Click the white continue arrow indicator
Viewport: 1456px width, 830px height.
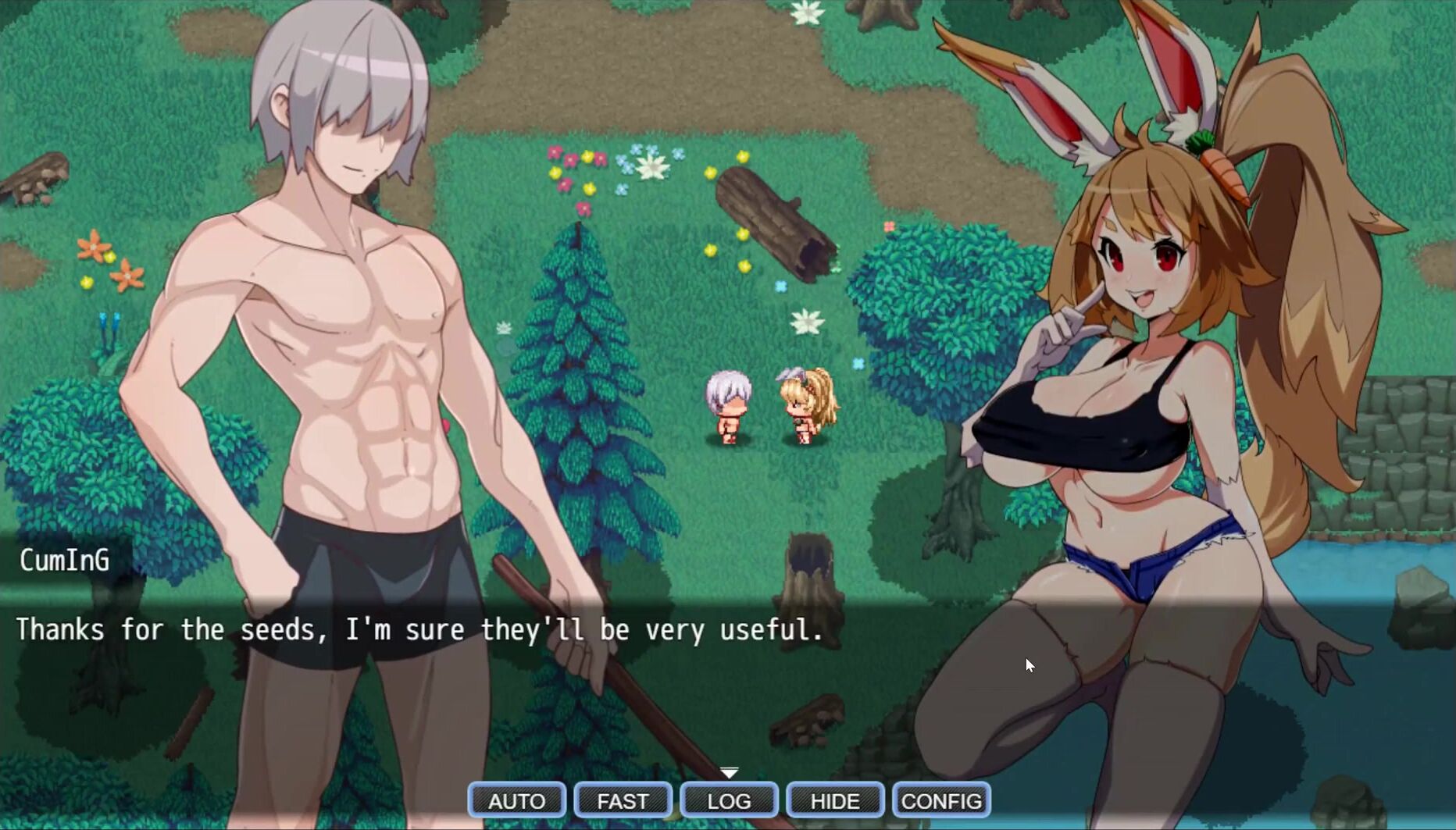click(x=729, y=772)
